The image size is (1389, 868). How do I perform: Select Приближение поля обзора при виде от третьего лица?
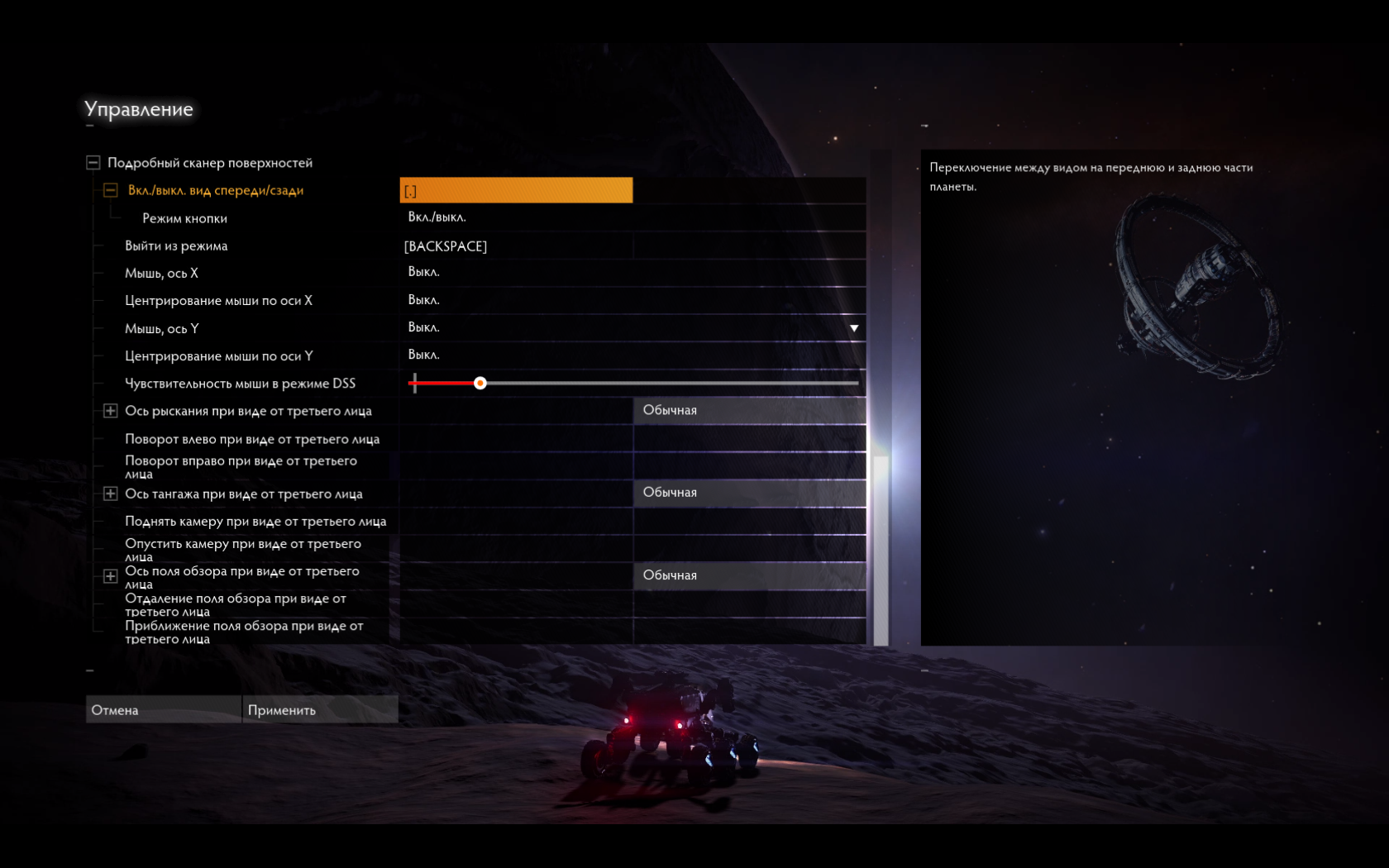pos(244,632)
